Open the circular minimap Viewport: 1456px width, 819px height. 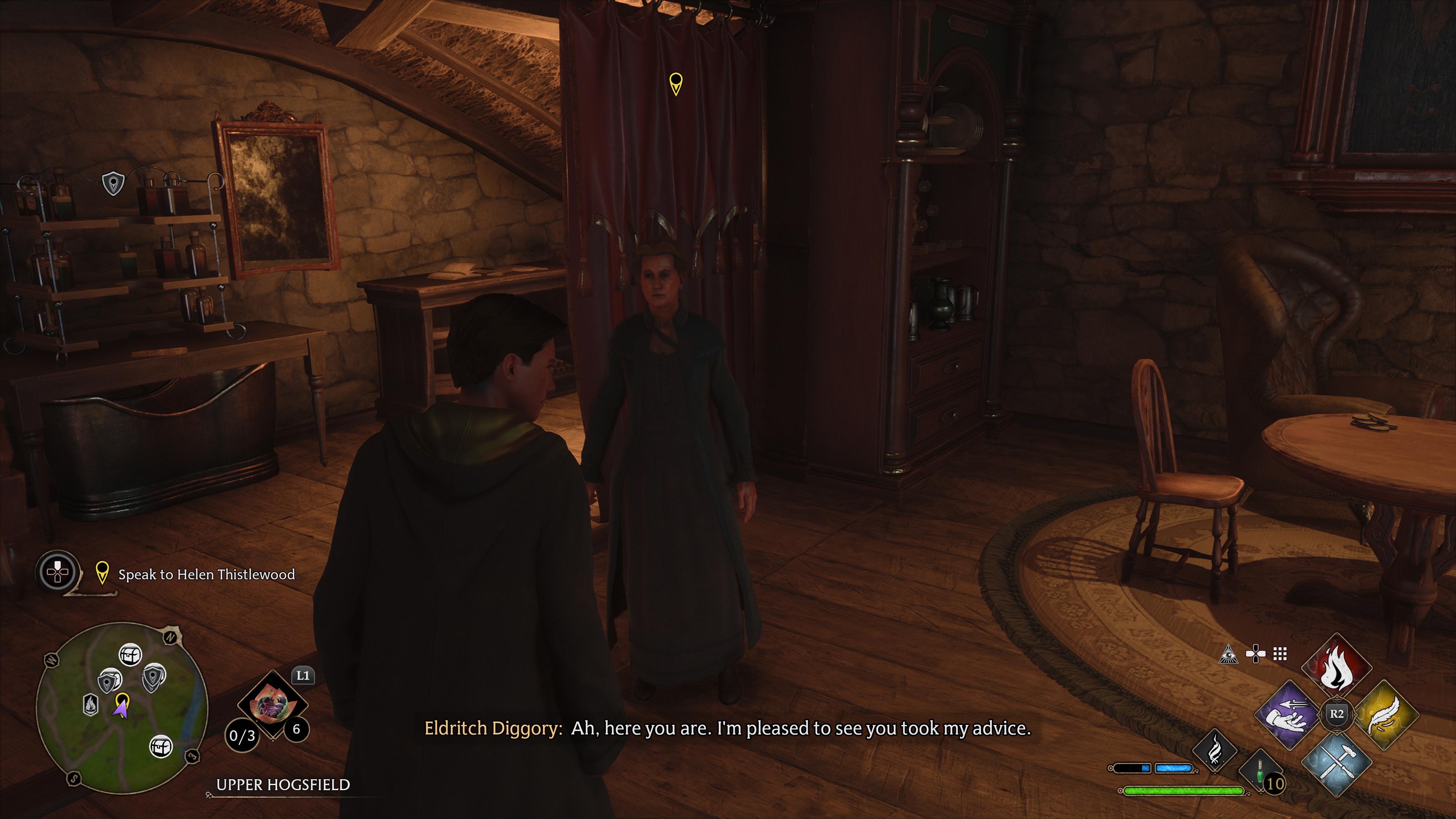121,708
